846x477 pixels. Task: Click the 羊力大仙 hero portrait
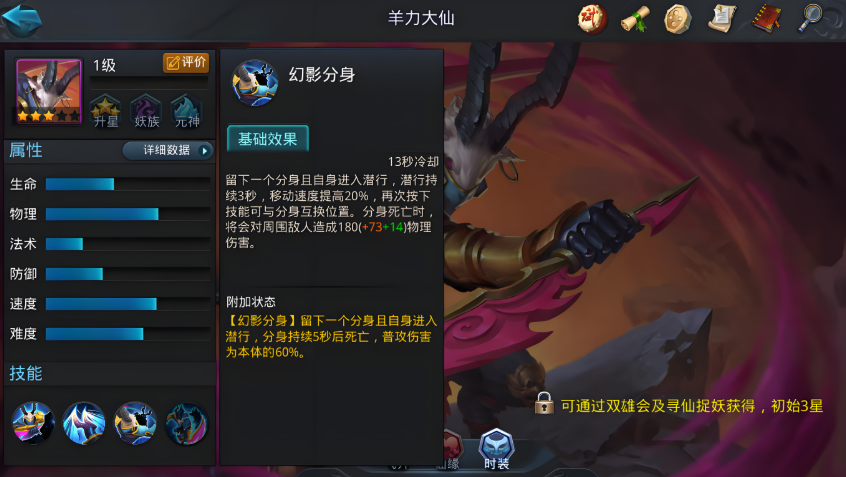[x=48, y=92]
